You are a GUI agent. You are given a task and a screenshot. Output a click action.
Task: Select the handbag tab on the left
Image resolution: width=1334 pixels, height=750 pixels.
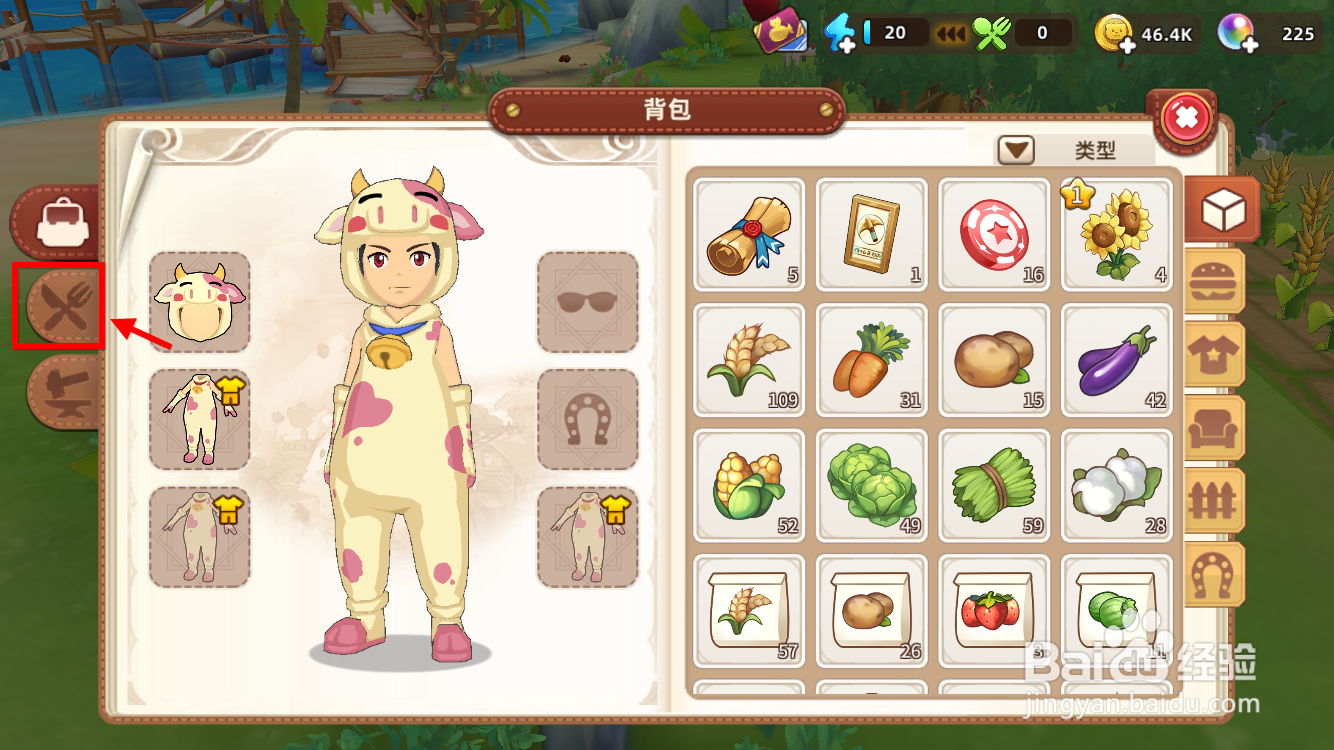(x=58, y=222)
